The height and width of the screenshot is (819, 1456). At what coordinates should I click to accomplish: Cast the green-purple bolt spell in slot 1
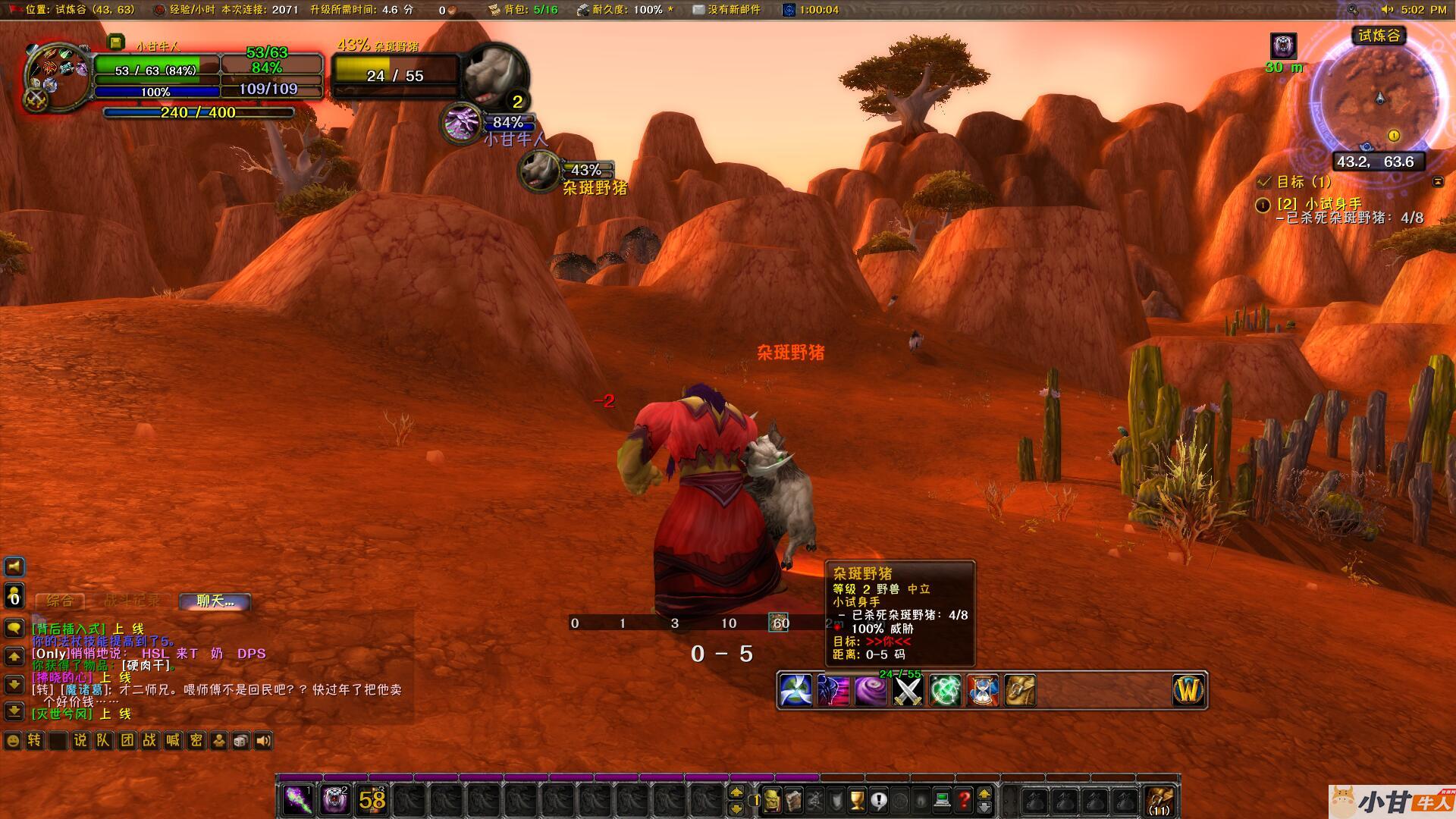point(297,799)
